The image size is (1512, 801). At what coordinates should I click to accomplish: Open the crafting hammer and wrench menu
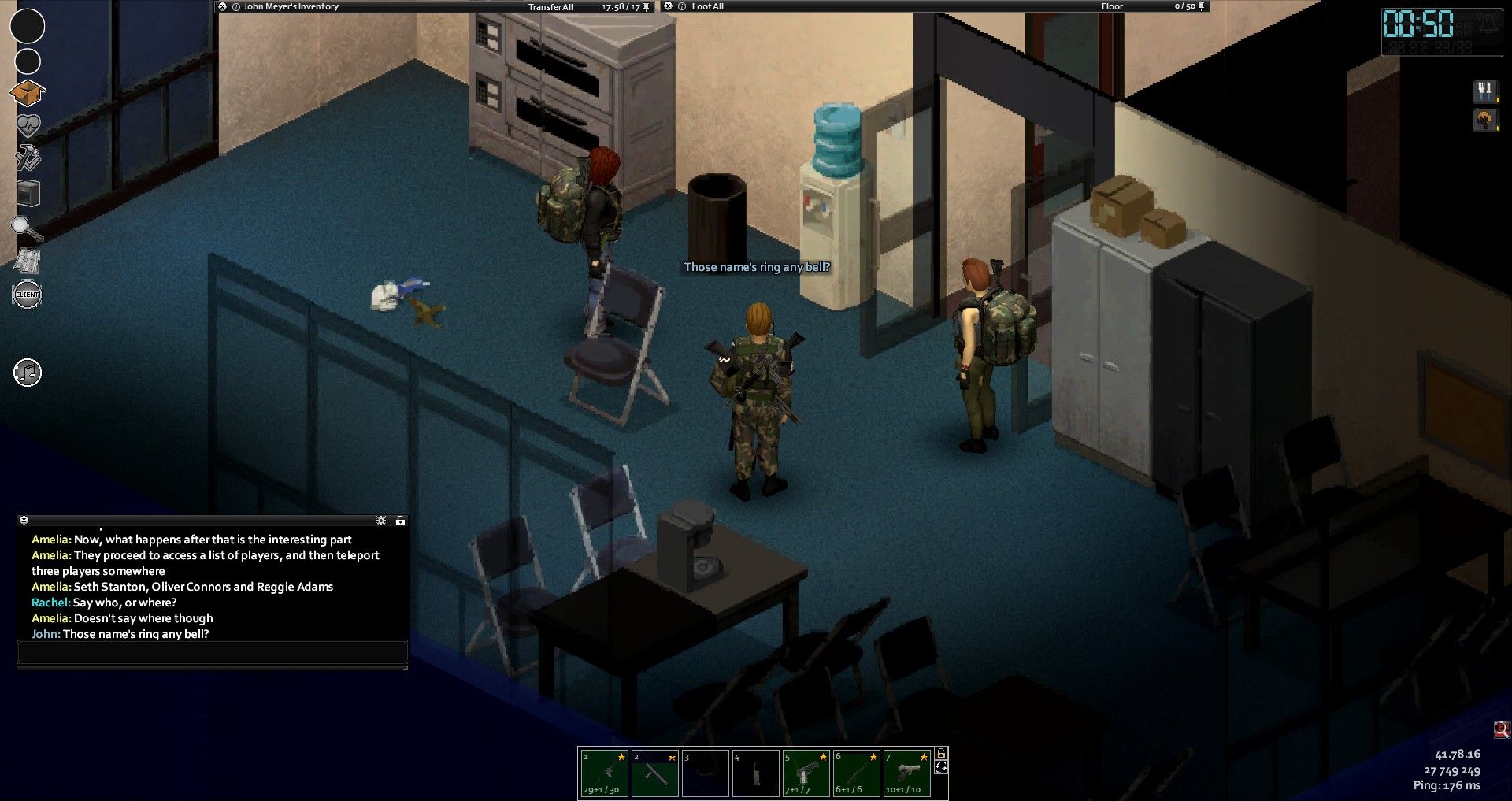(x=28, y=158)
